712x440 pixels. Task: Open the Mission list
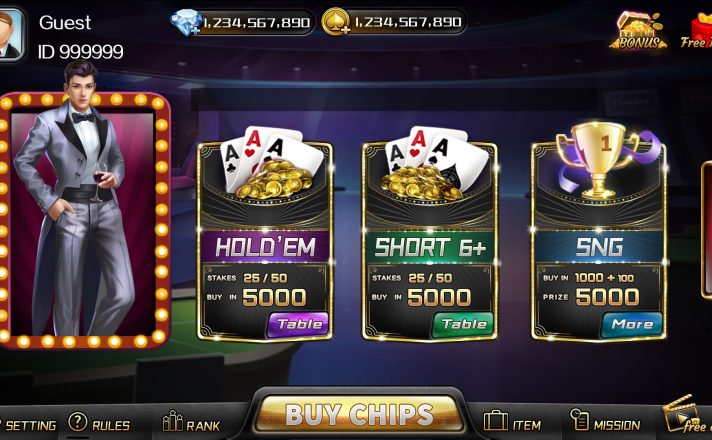point(605,423)
